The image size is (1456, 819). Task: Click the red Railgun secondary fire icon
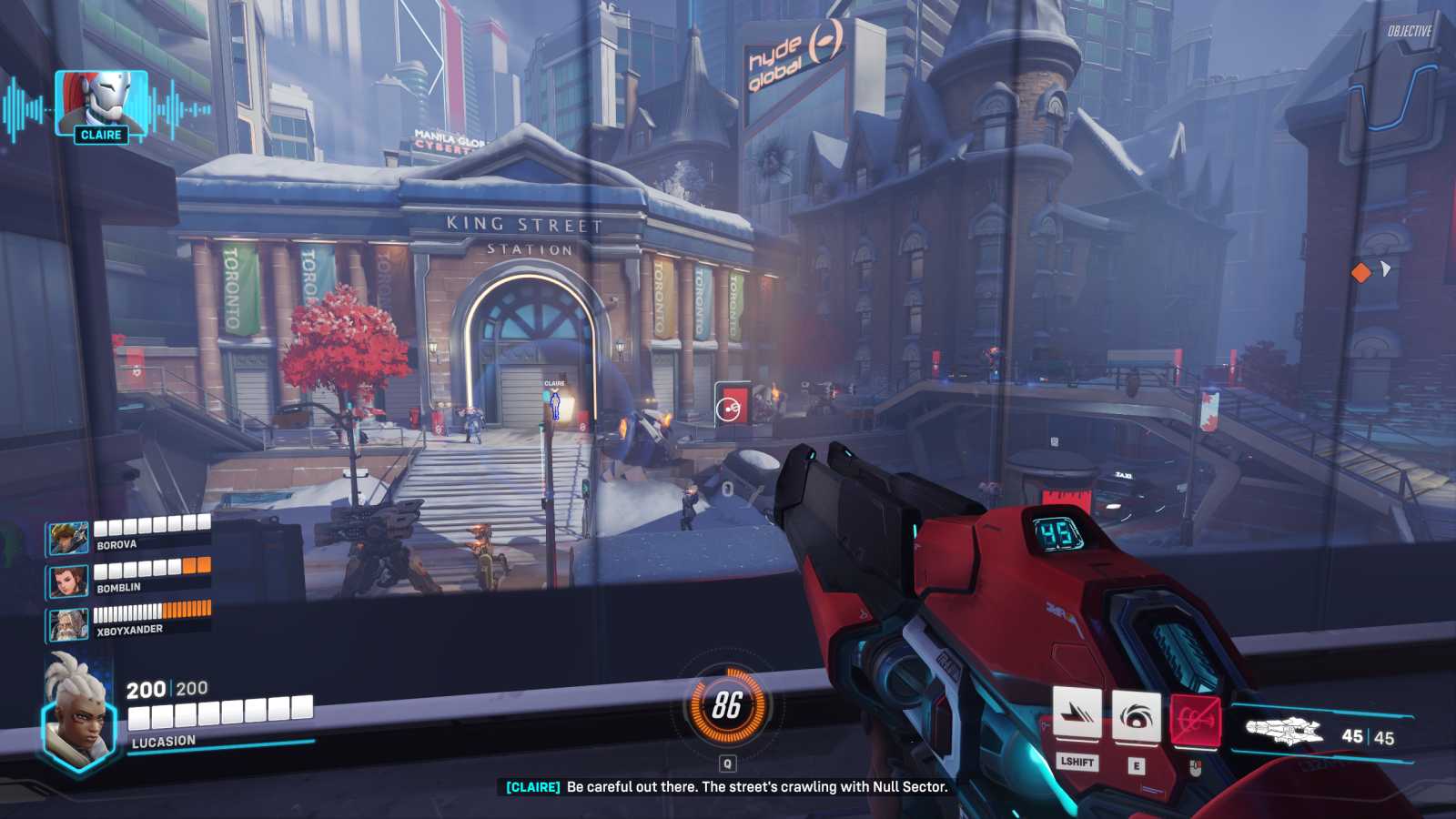(x=1195, y=721)
